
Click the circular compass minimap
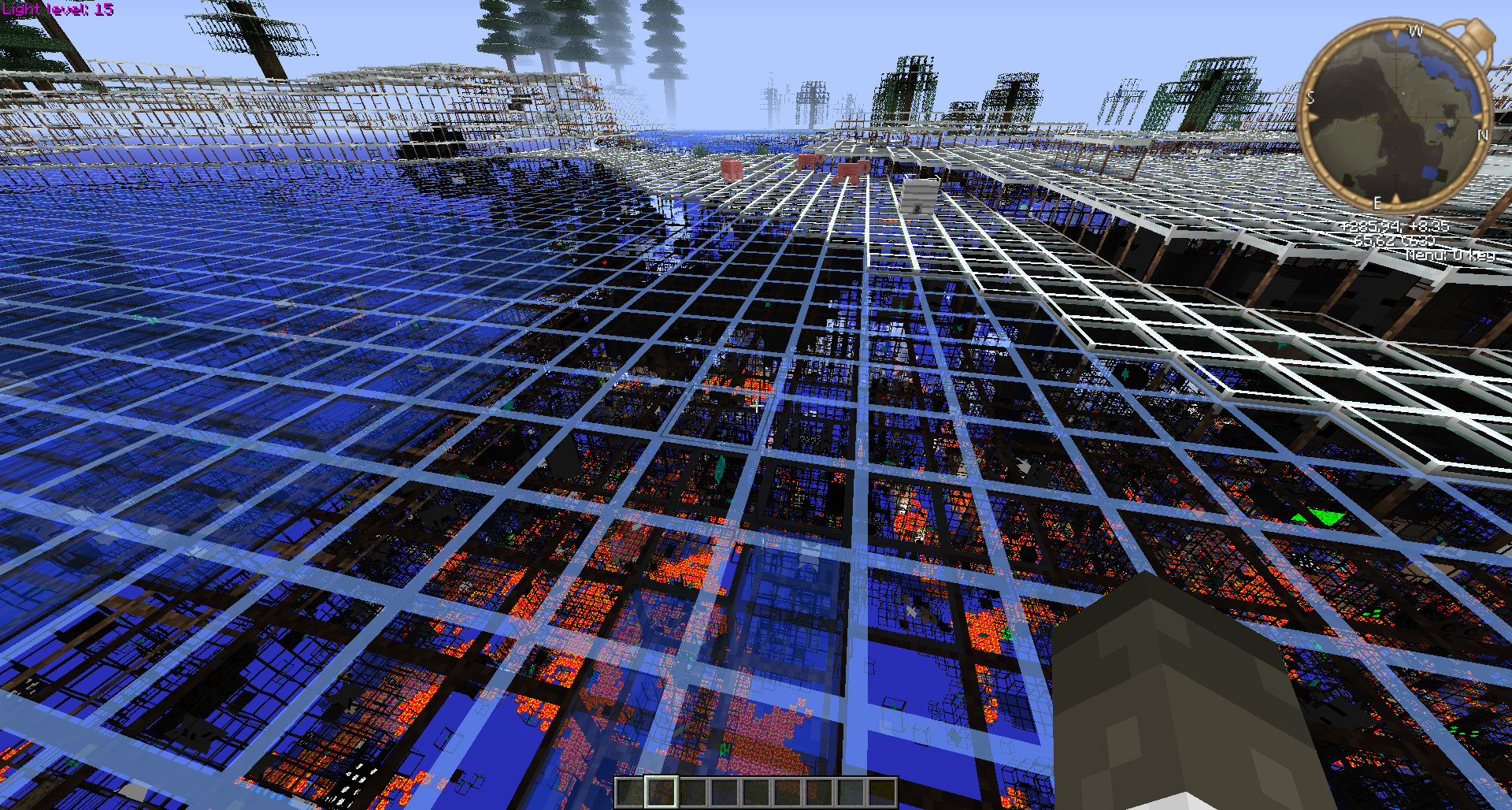click(x=1395, y=118)
